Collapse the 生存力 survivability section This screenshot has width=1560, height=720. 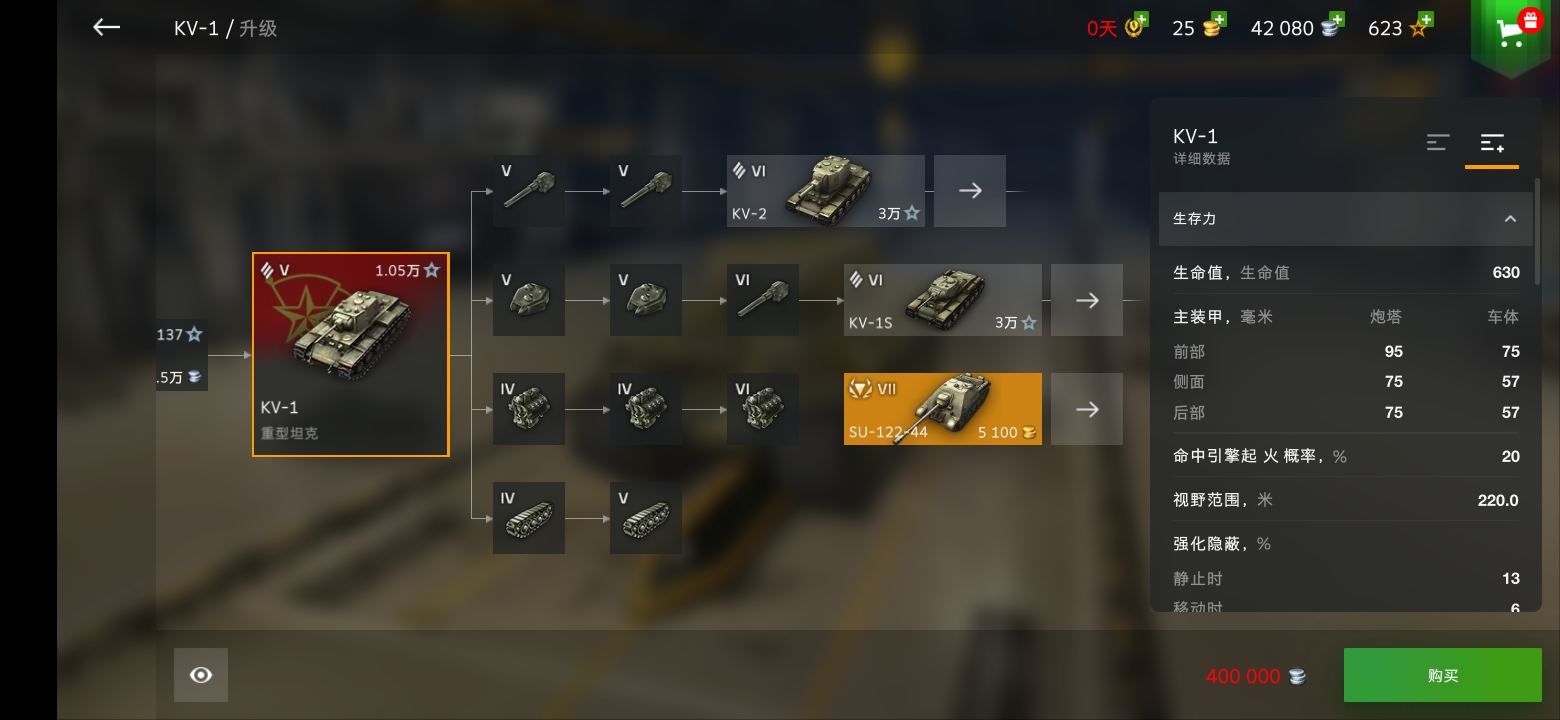(x=1510, y=220)
